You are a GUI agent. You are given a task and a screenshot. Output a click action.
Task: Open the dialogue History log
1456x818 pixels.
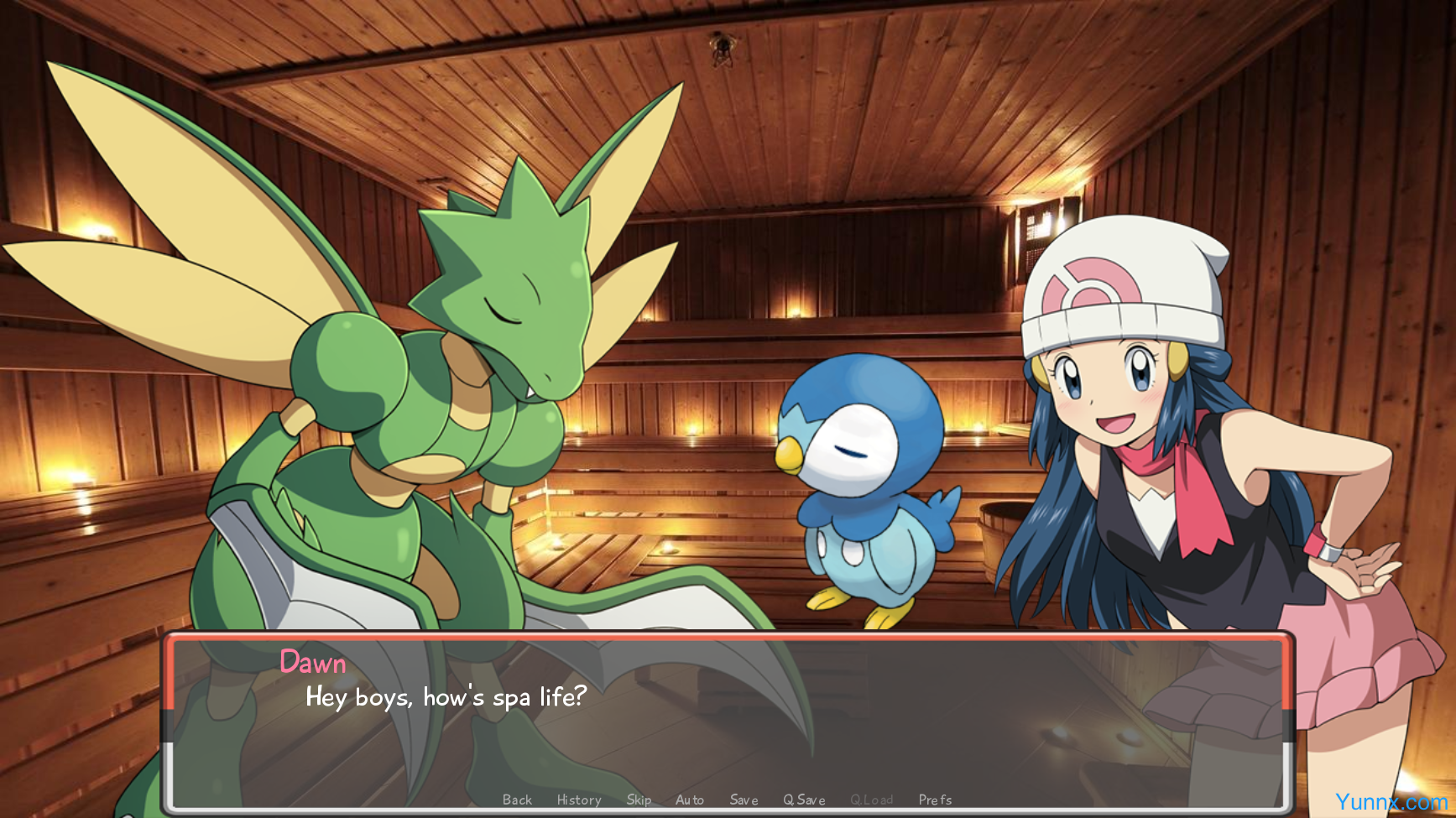click(579, 800)
